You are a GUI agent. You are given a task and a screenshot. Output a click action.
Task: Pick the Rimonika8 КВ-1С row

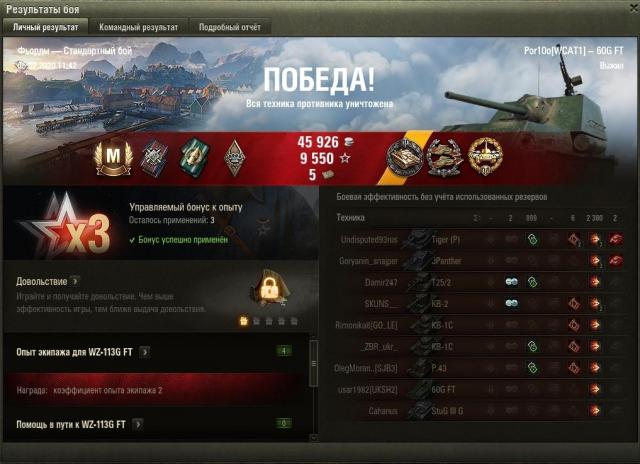[480, 325]
